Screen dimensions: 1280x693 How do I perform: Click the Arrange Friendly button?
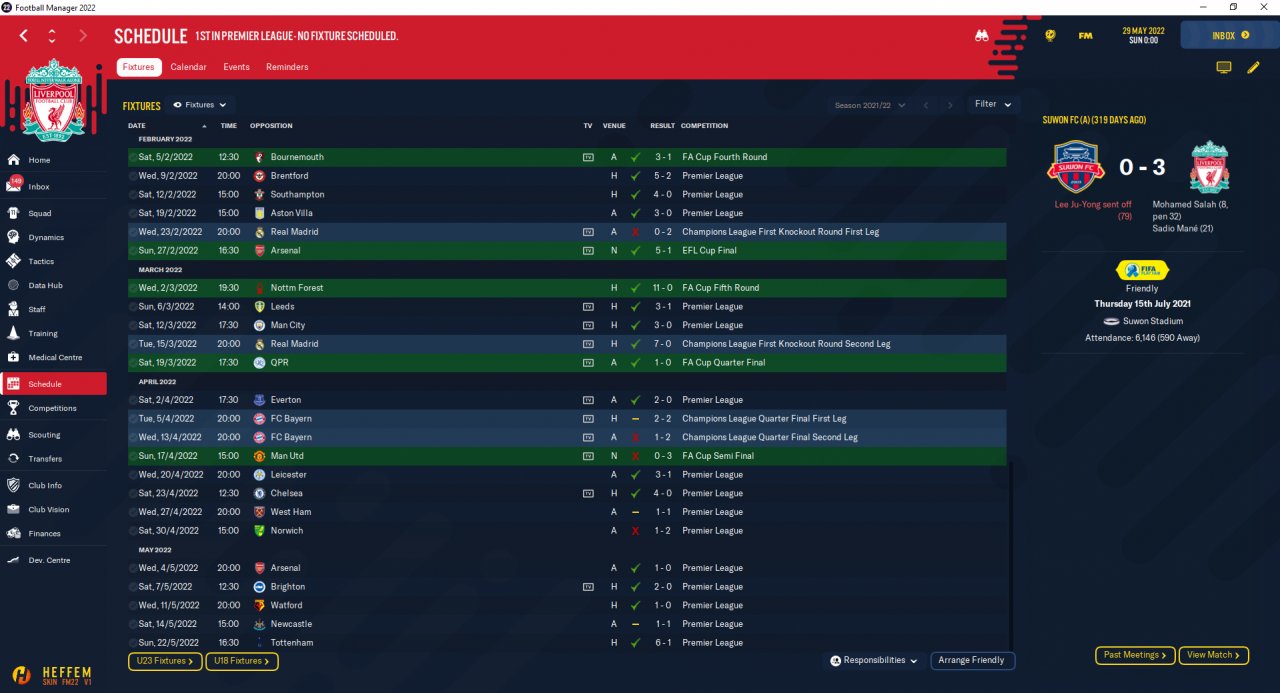pos(973,660)
